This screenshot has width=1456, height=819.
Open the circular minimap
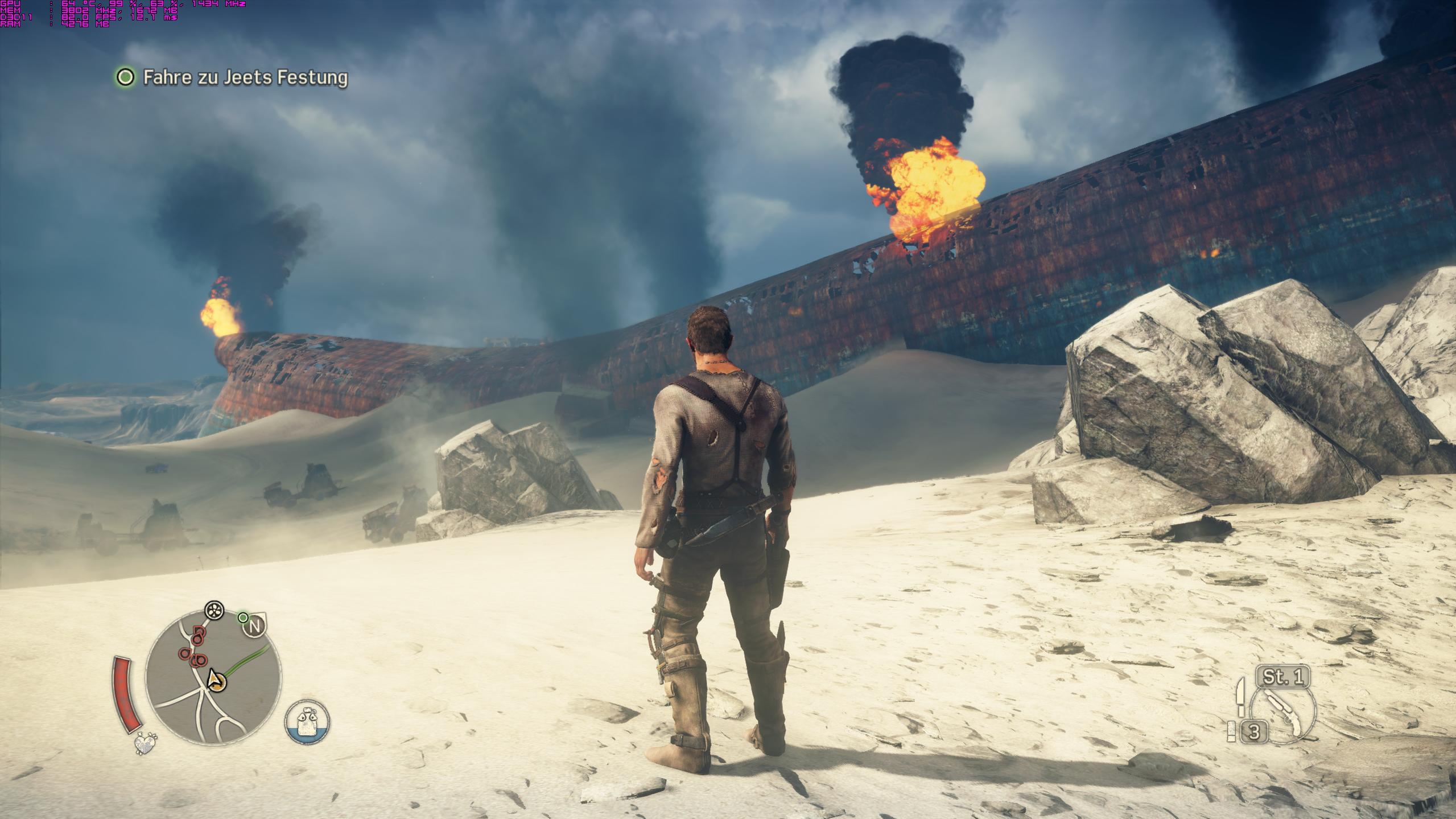pyautogui.click(x=213, y=678)
